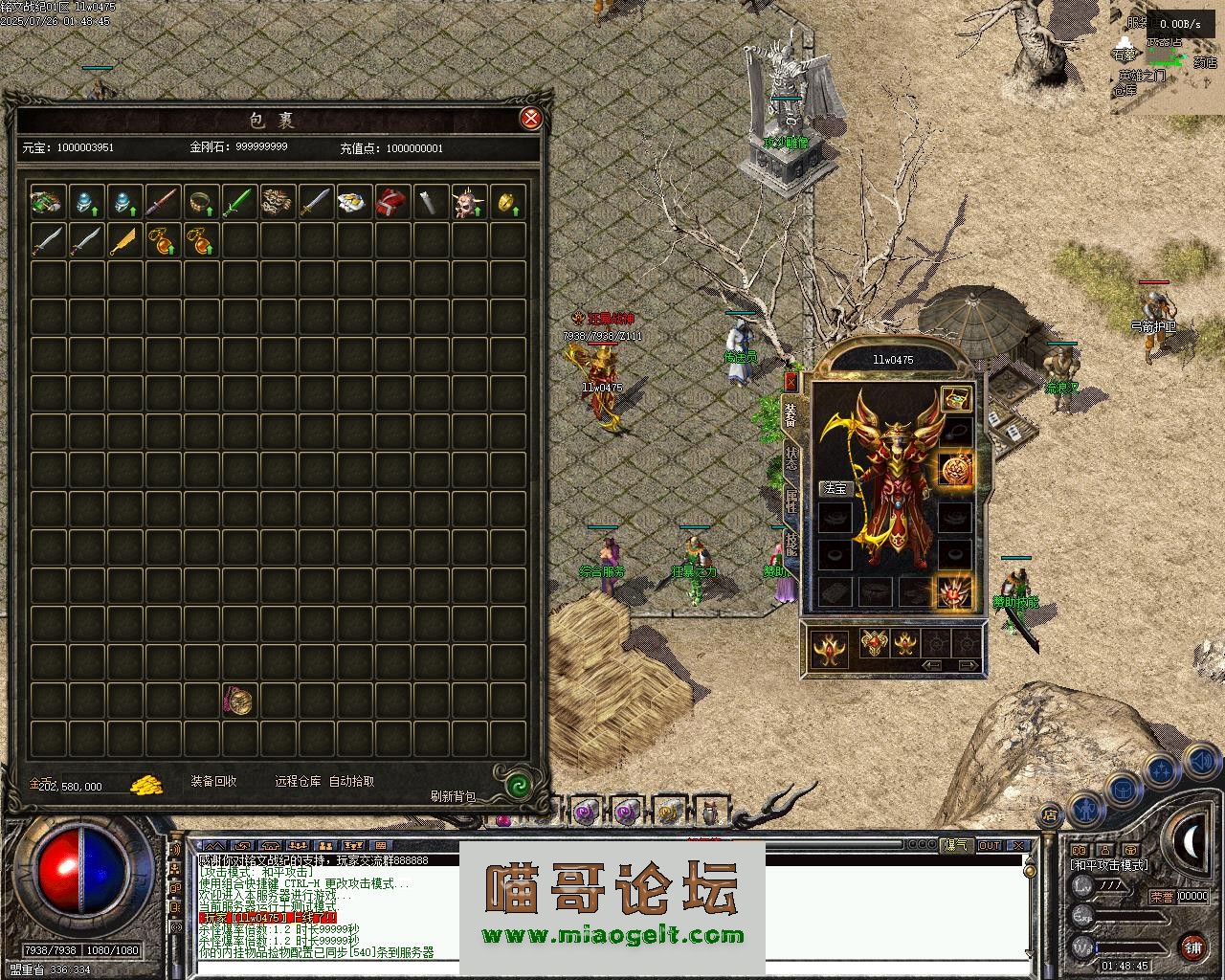Open the 铺 shop button

[x=1192, y=947]
